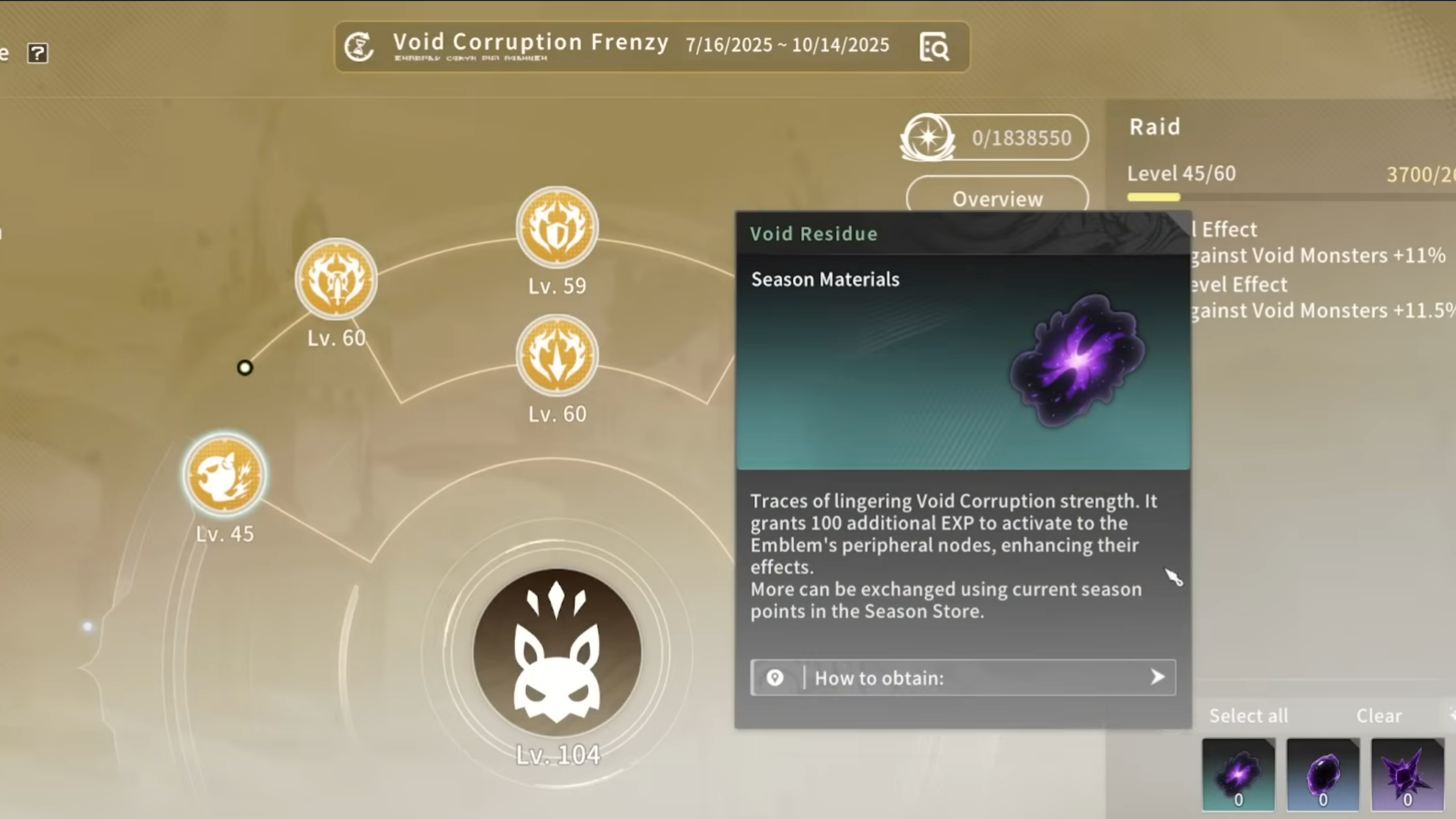
Task: Select the Lv. 45 emblem node
Action: pyautogui.click(x=225, y=474)
